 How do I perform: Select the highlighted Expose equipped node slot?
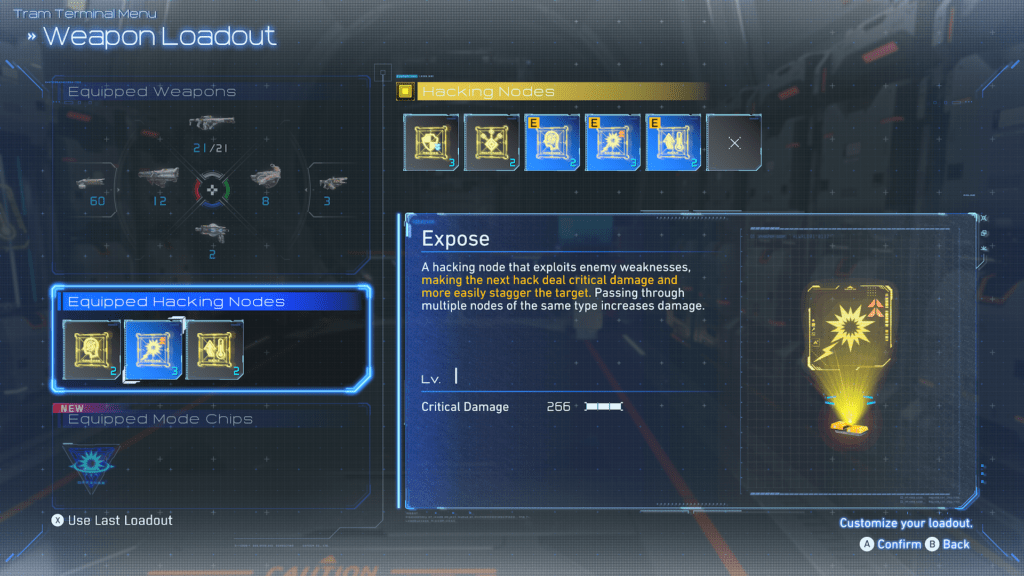(x=152, y=349)
